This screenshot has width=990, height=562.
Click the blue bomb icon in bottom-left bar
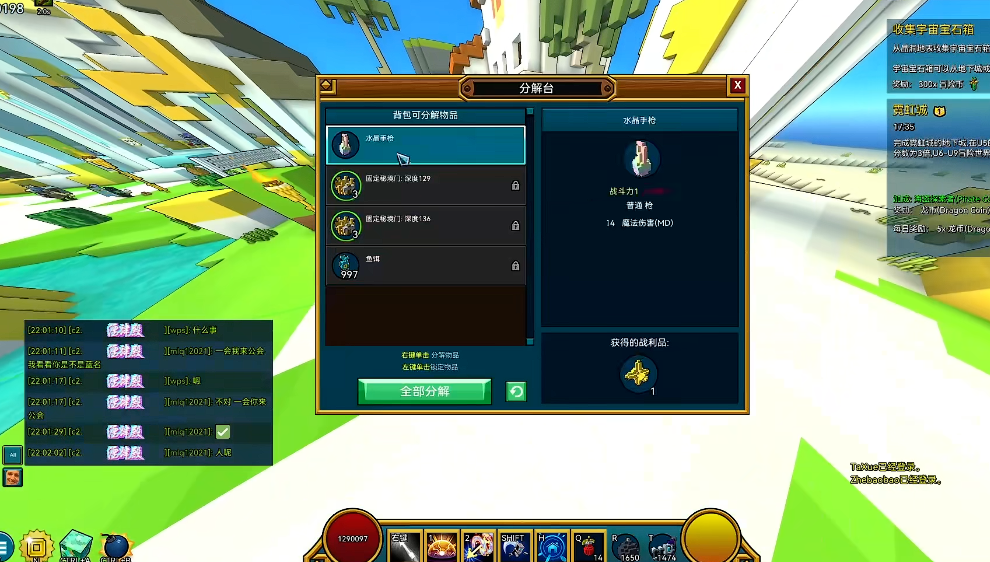pyautogui.click(x=116, y=547)
